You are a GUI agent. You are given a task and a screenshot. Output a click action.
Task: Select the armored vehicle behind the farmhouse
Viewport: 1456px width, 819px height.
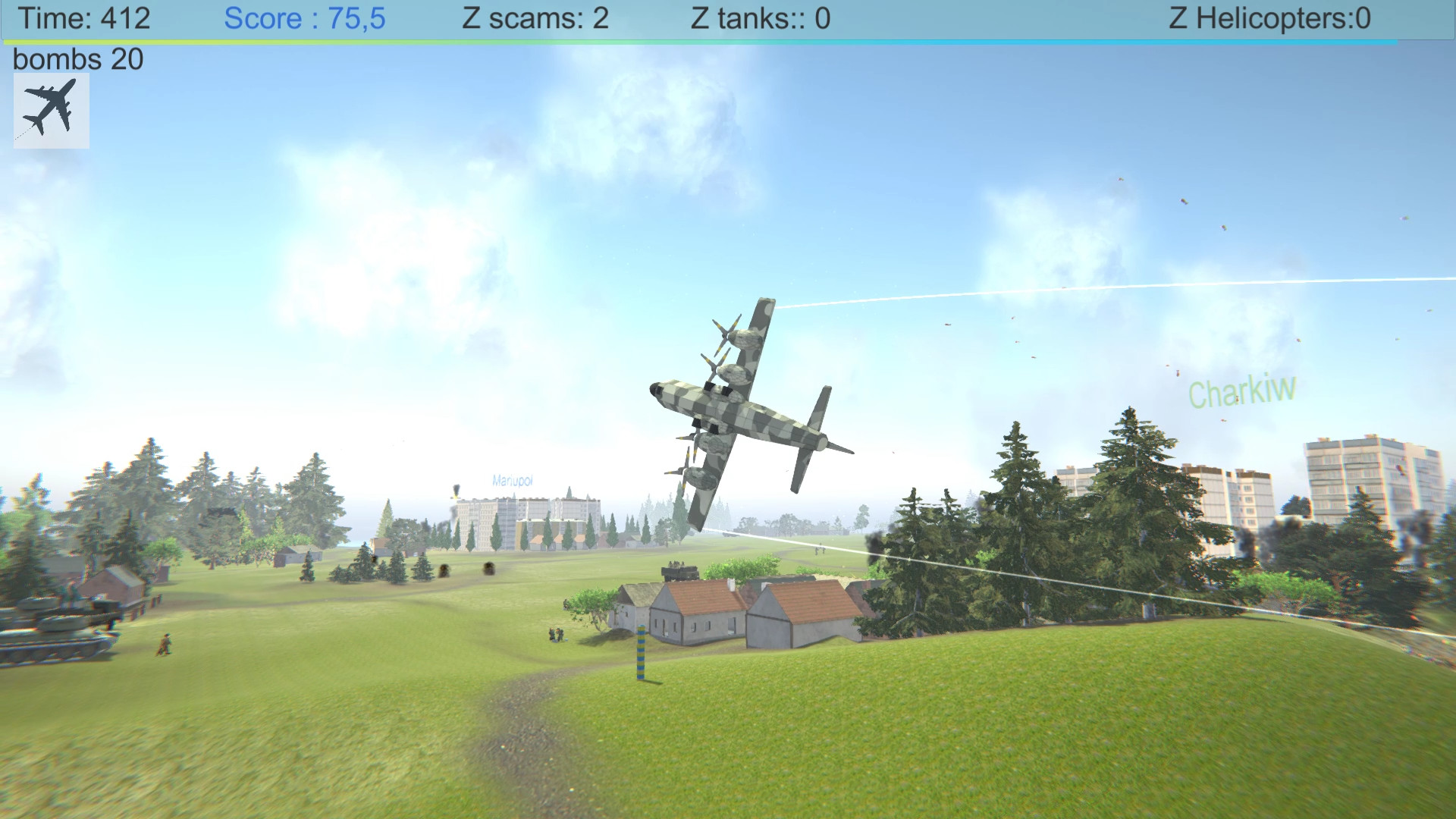tap(679, 573)
